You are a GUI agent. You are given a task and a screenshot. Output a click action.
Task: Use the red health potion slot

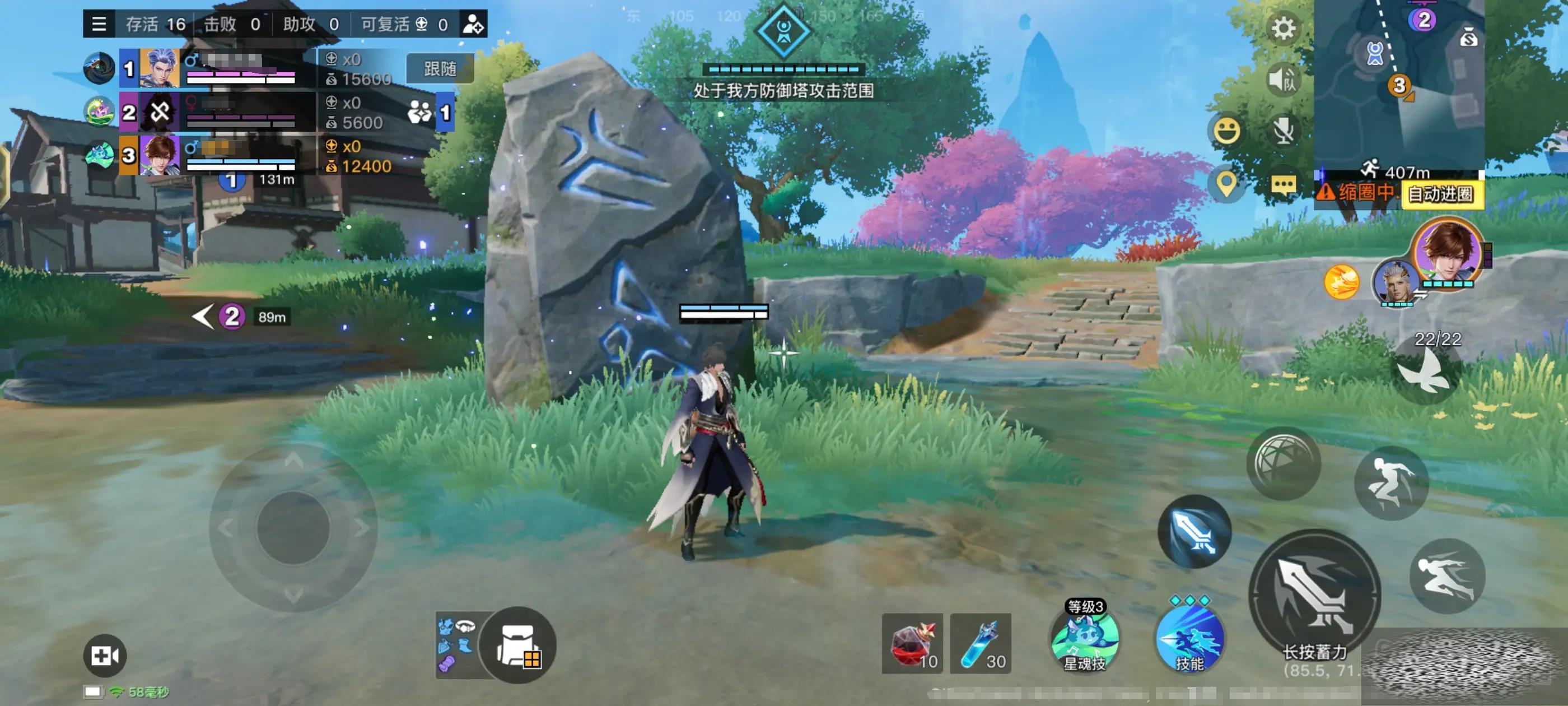pyautogui.click(x=912, y=643)
